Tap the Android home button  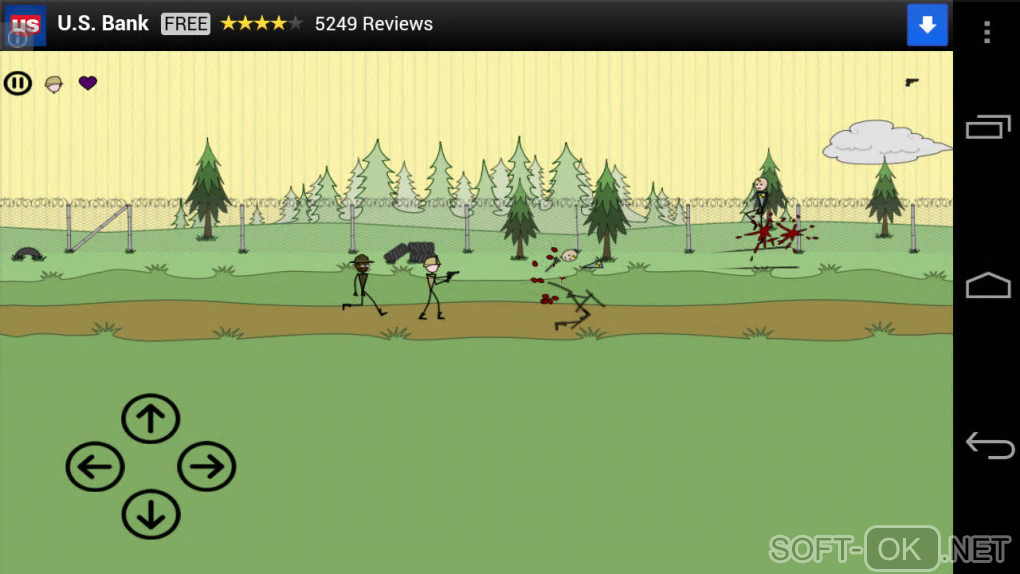point(988,287)
